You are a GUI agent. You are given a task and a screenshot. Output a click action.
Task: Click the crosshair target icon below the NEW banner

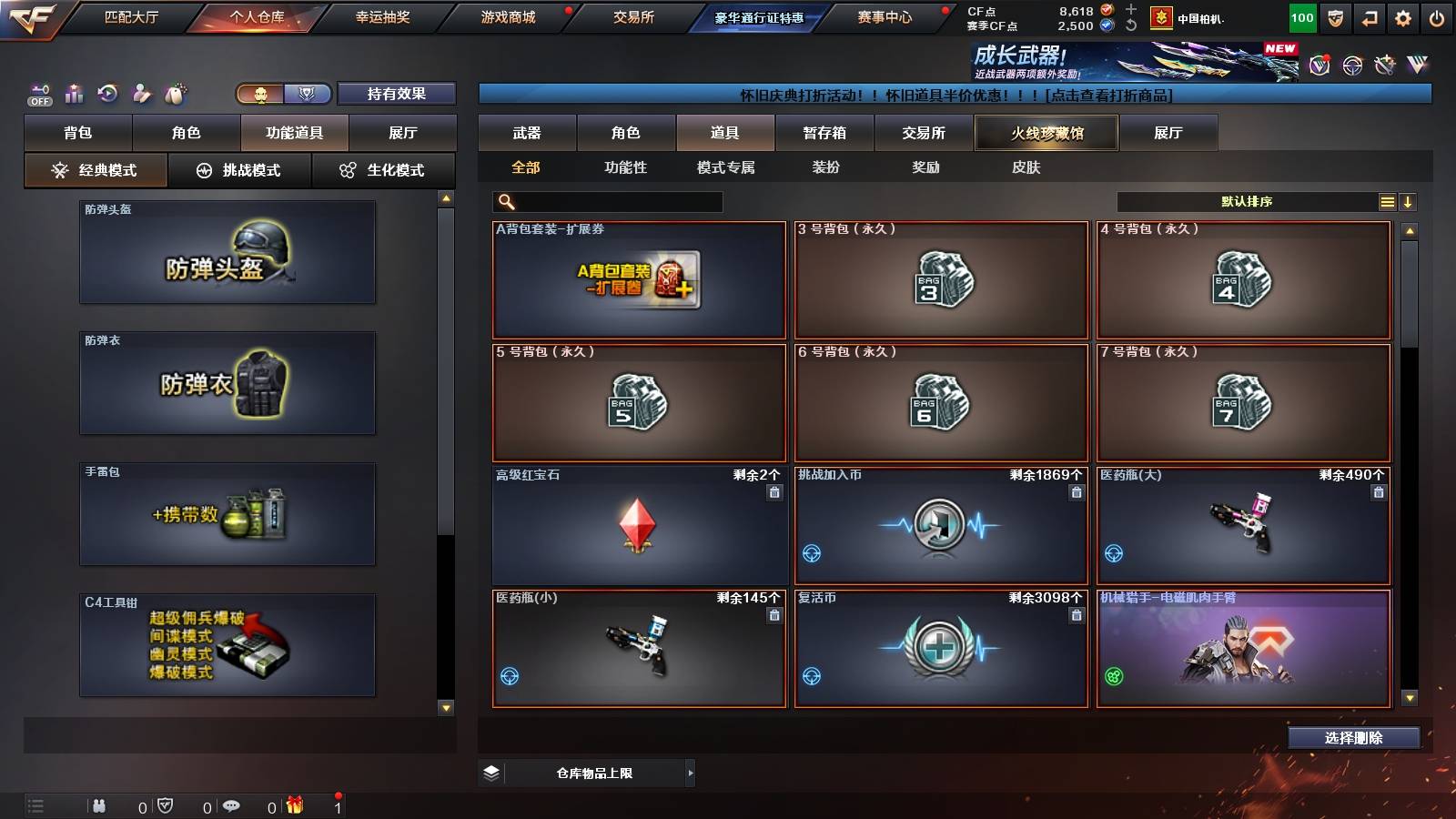[x=1350, y=66]
